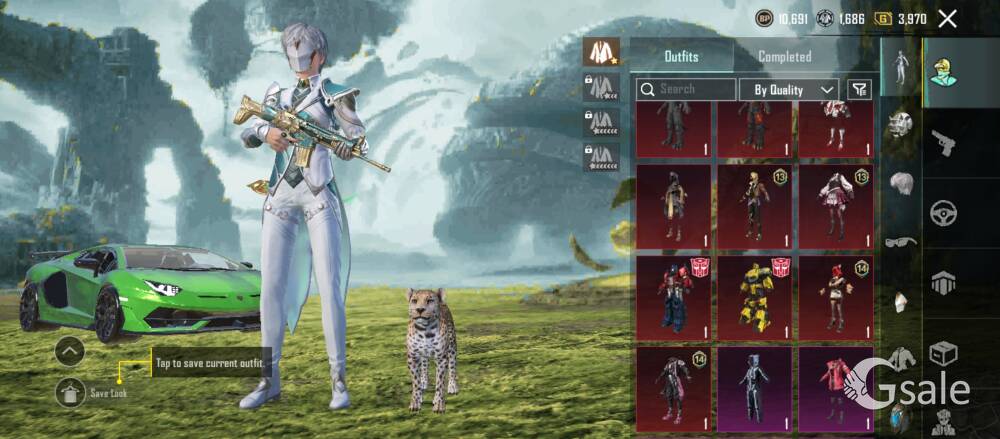Open the By Quality sort dropdown
The width and height of the screenshot is (1000, 439).
pyautogui.click(x=789, y=89)
